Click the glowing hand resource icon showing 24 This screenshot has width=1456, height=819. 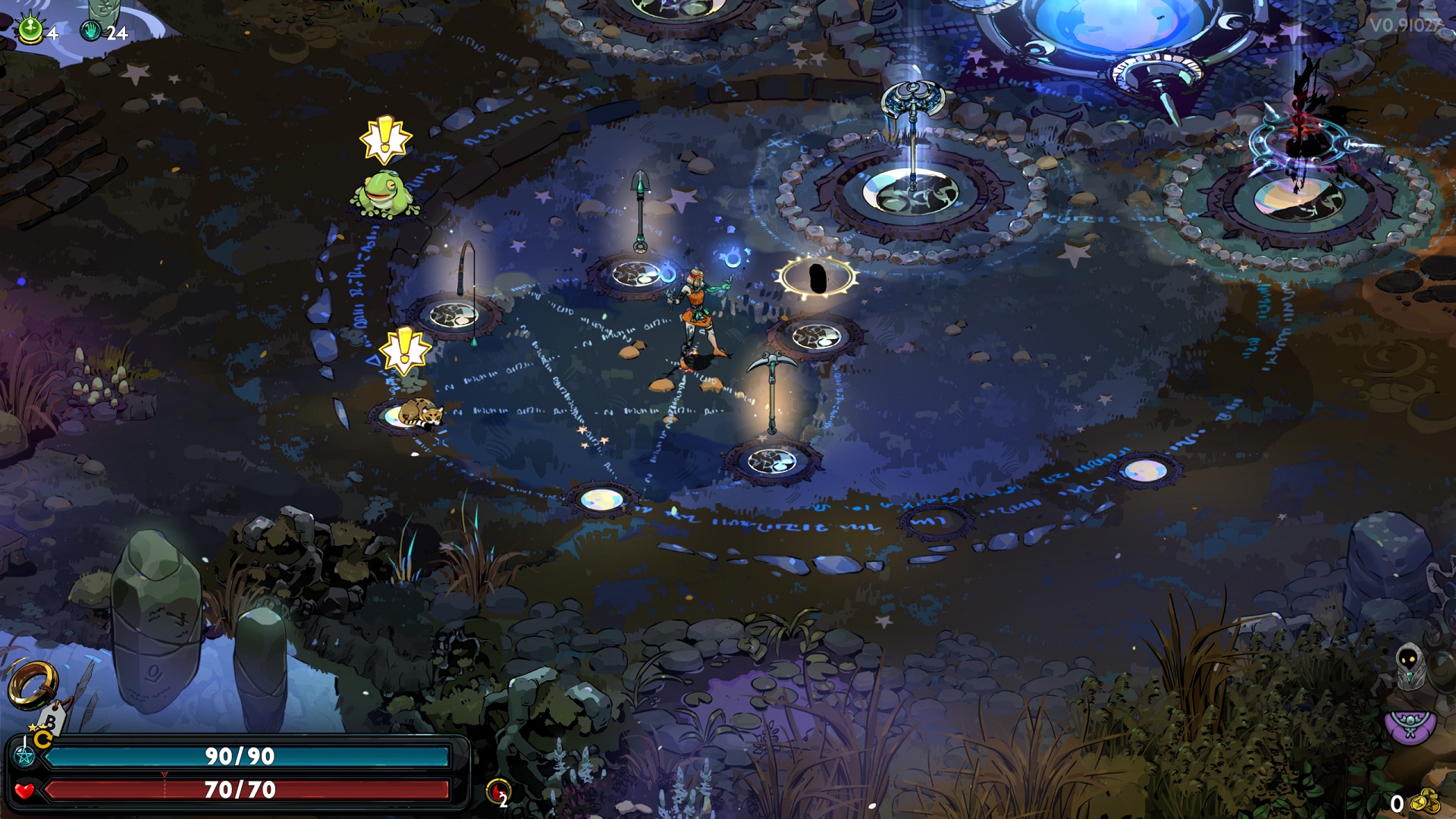[x=91, y=29]
